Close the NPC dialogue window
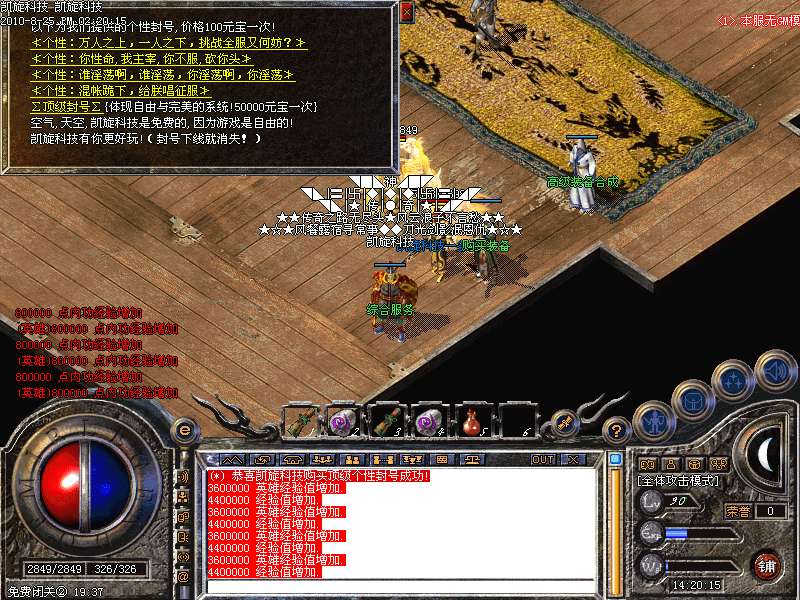800x600 pixels. point(406,12)
